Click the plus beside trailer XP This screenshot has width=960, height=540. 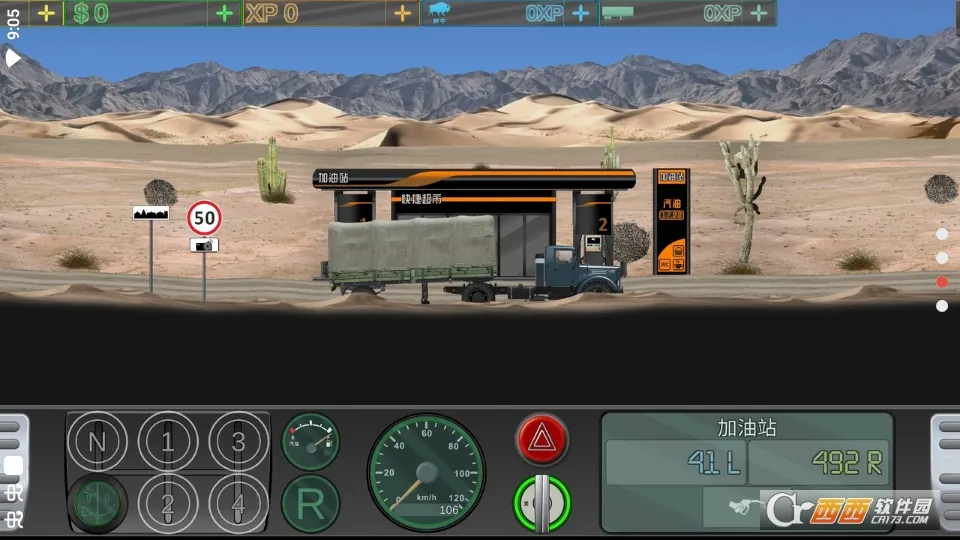[x=759, y=13]
